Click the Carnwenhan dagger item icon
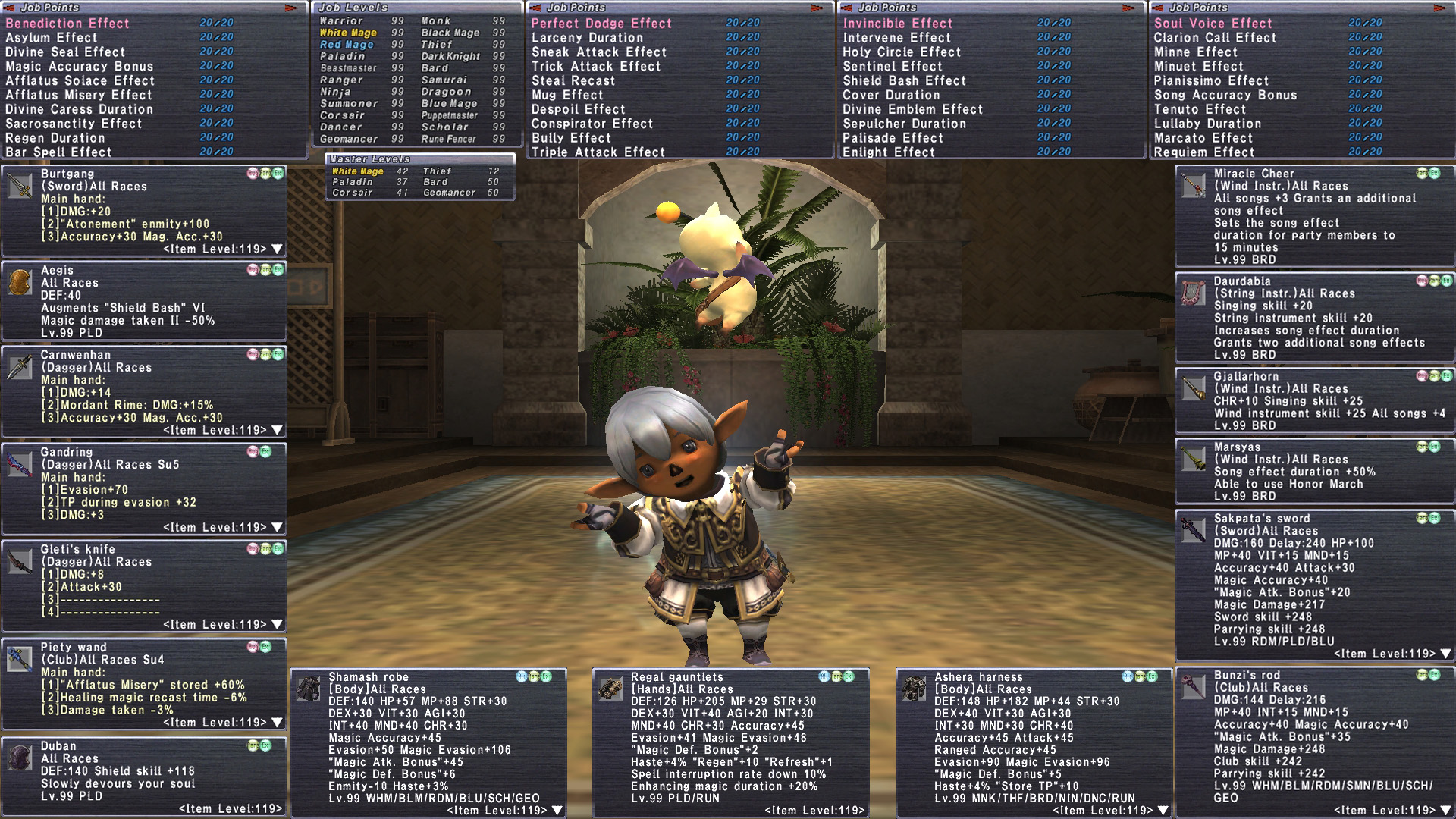This screenshot has width=1456, height=819. [x=20, y=367]
